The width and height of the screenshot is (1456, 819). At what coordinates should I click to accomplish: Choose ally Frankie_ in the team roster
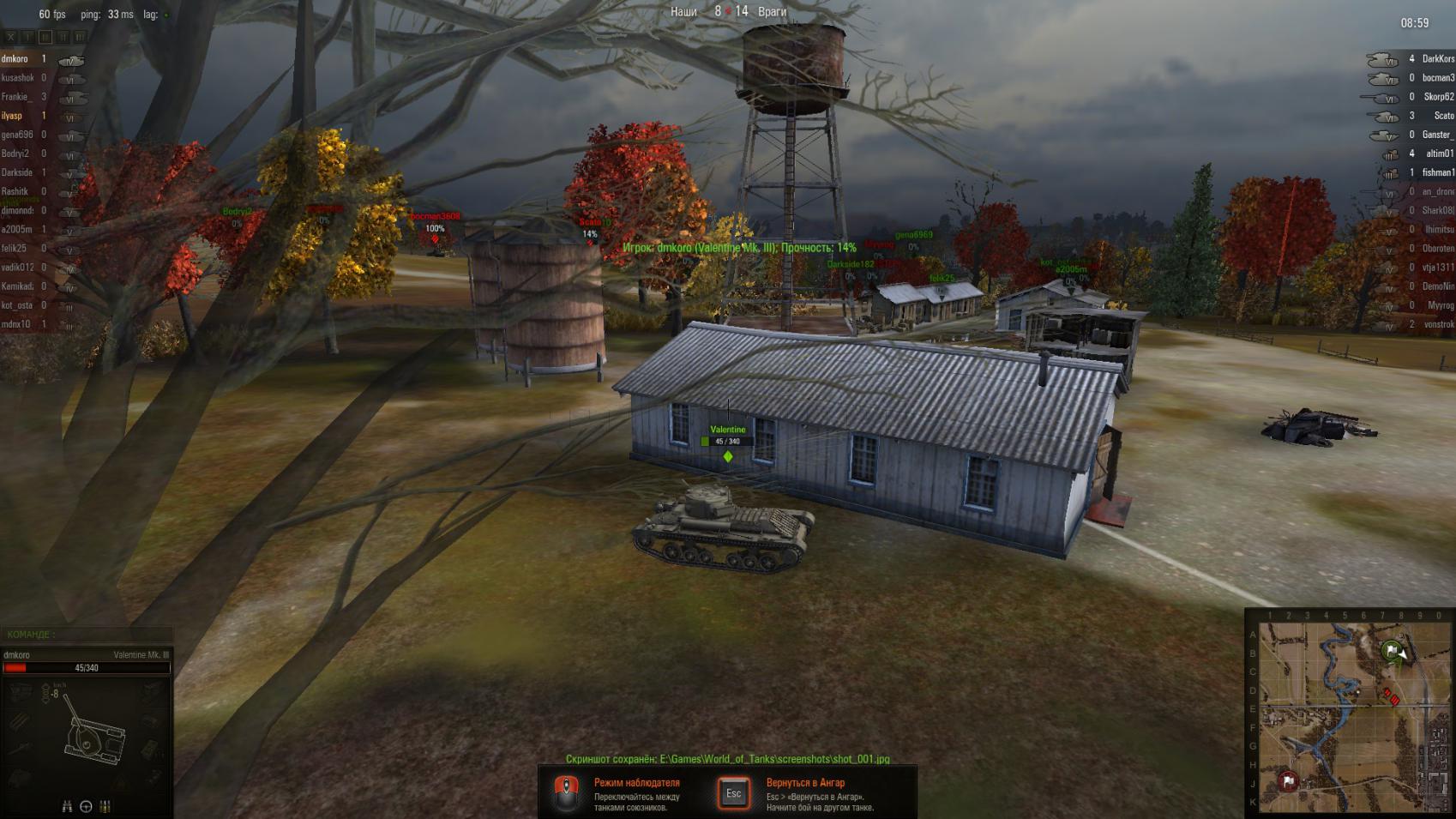[x=15, y=97]
